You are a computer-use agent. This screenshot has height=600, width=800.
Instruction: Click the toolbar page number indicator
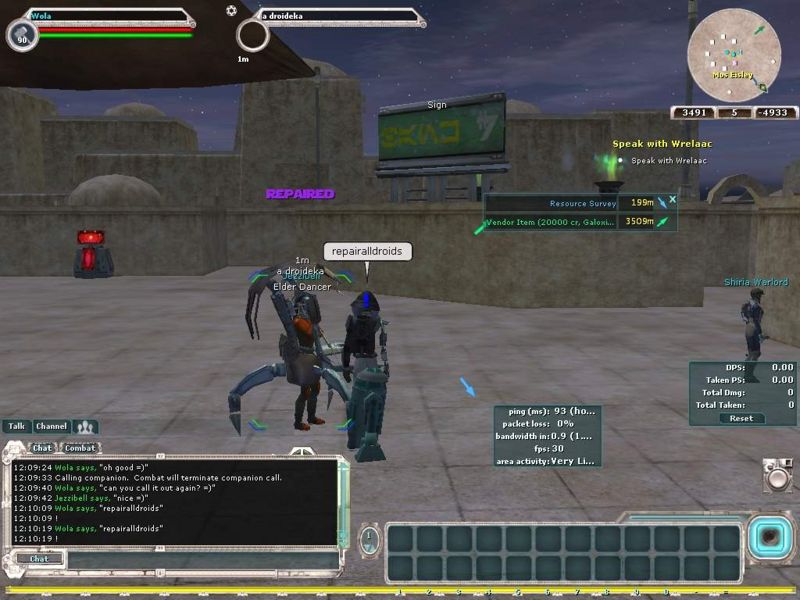370,541
